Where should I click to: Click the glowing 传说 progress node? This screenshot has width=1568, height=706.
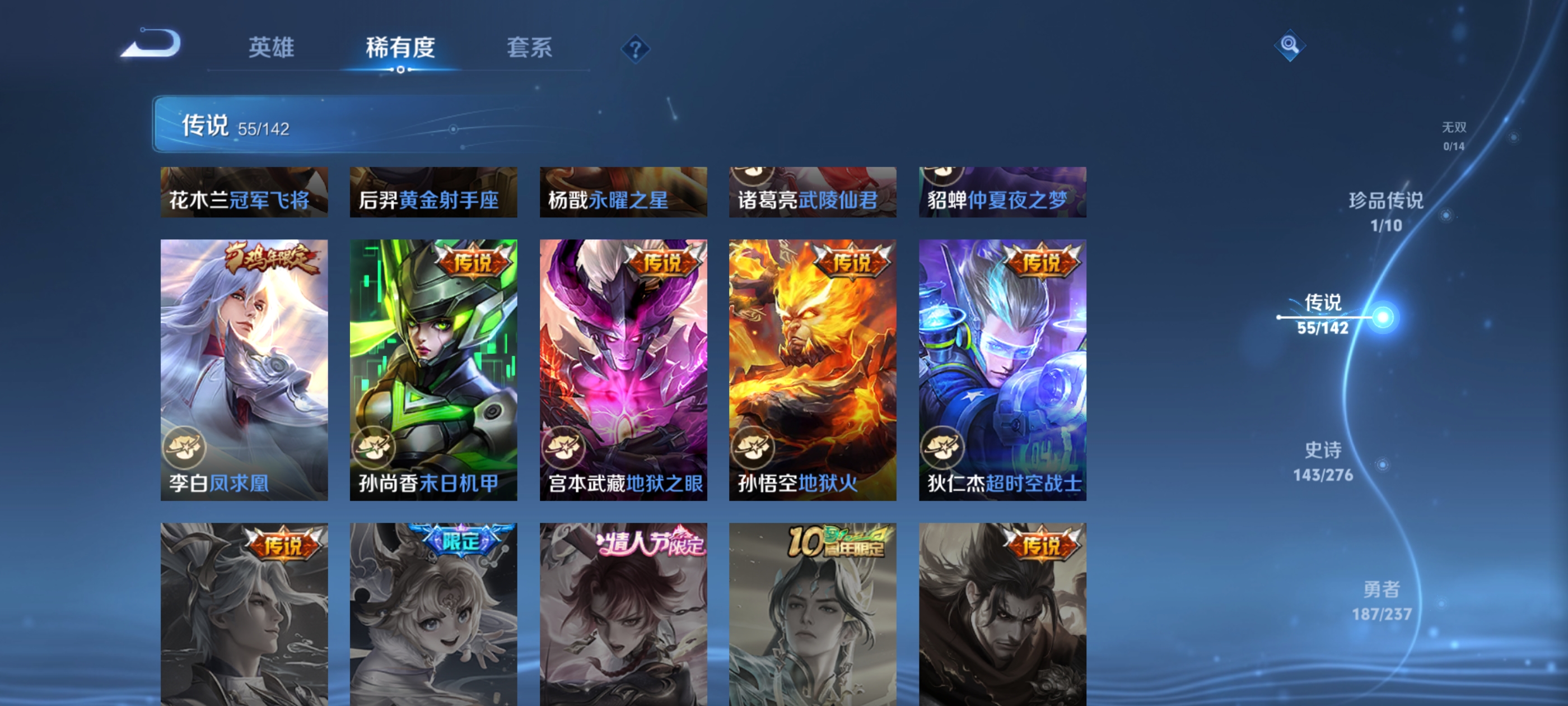(x=1383, y=316)
